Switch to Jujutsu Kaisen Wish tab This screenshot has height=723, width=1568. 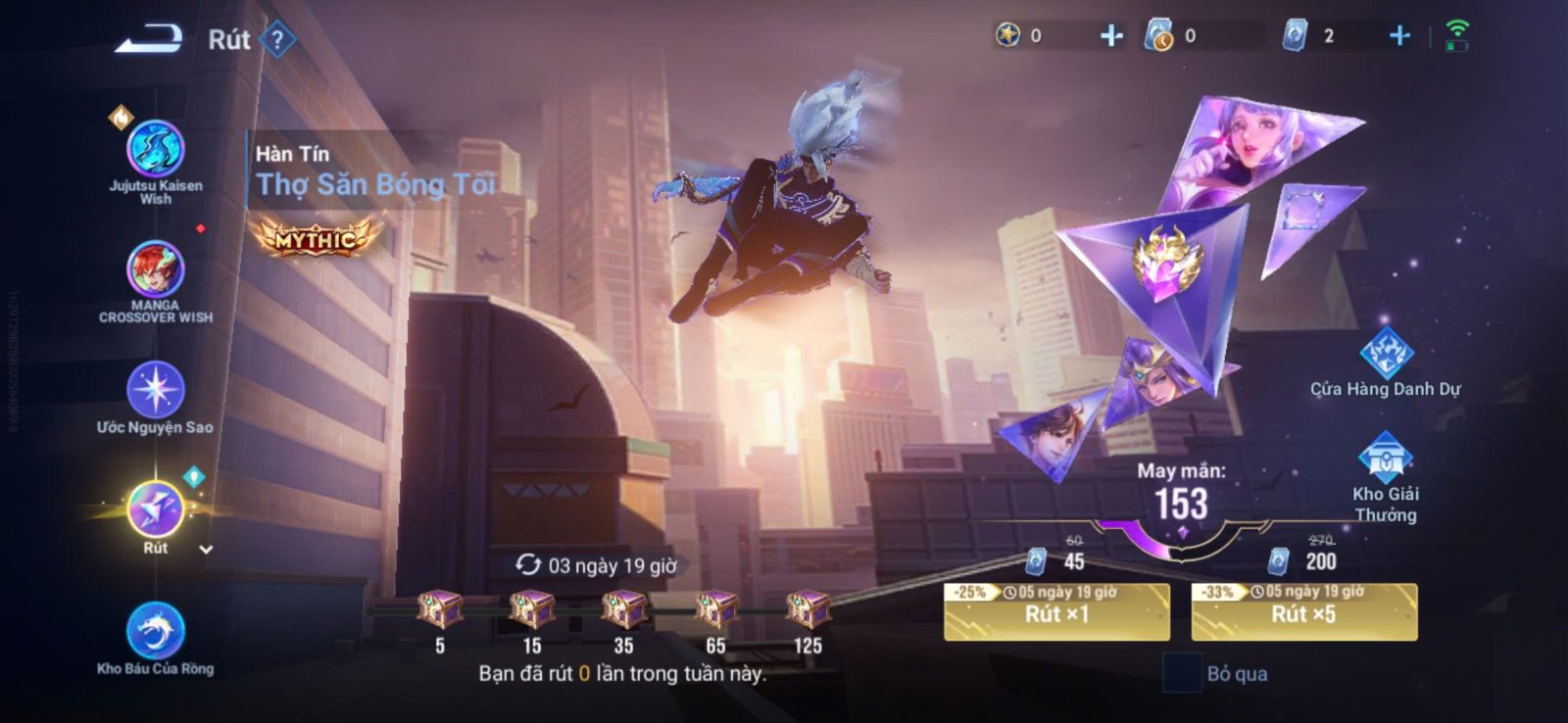coord(155,151)
